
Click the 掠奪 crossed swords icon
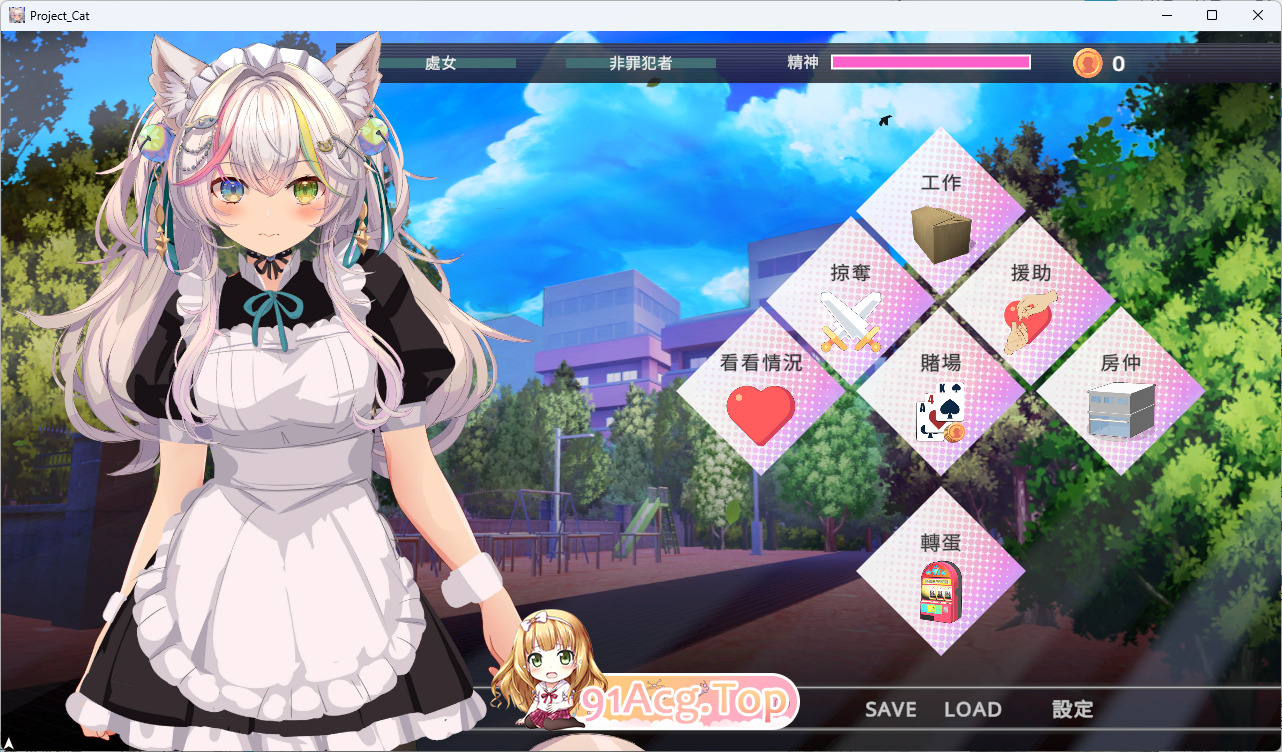click(851, 322)
